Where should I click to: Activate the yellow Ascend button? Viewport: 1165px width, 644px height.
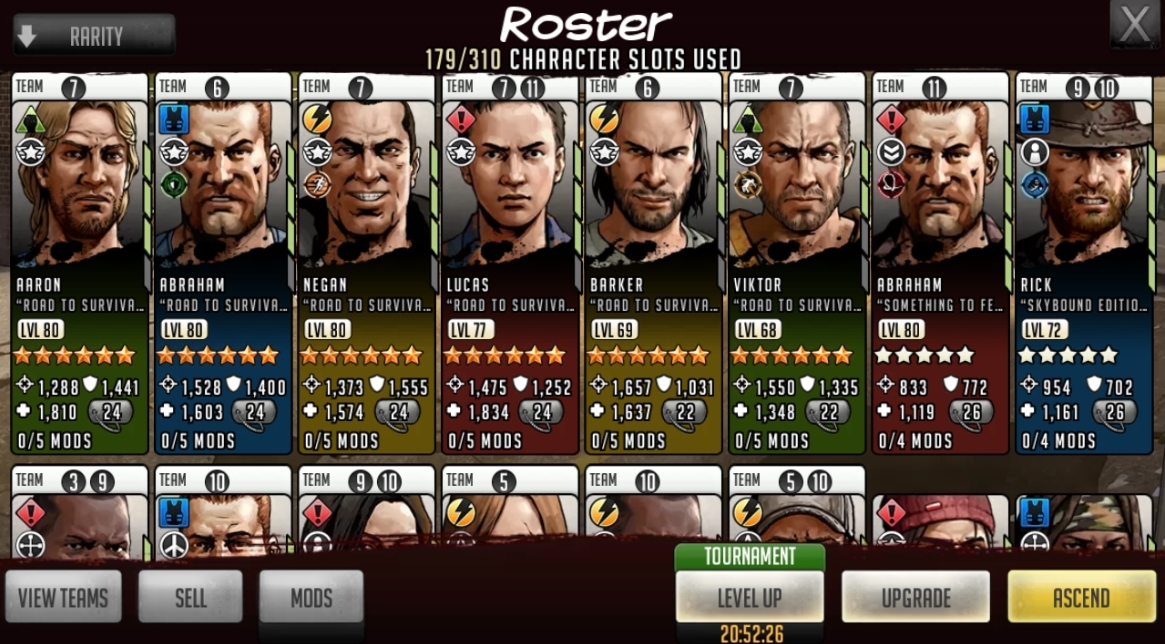pos(1081,598)
